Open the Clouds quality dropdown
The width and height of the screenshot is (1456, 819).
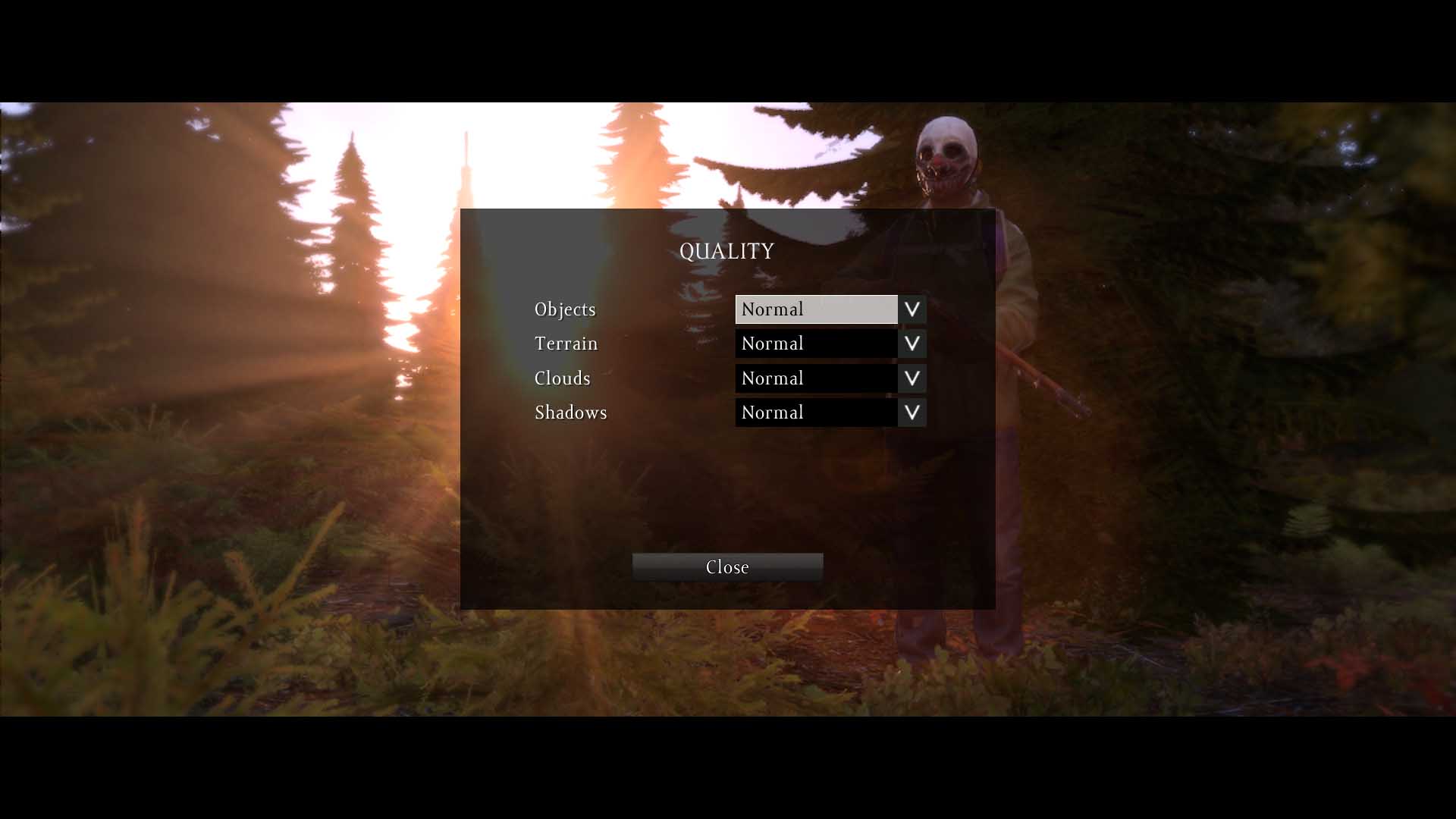(912, 378)
